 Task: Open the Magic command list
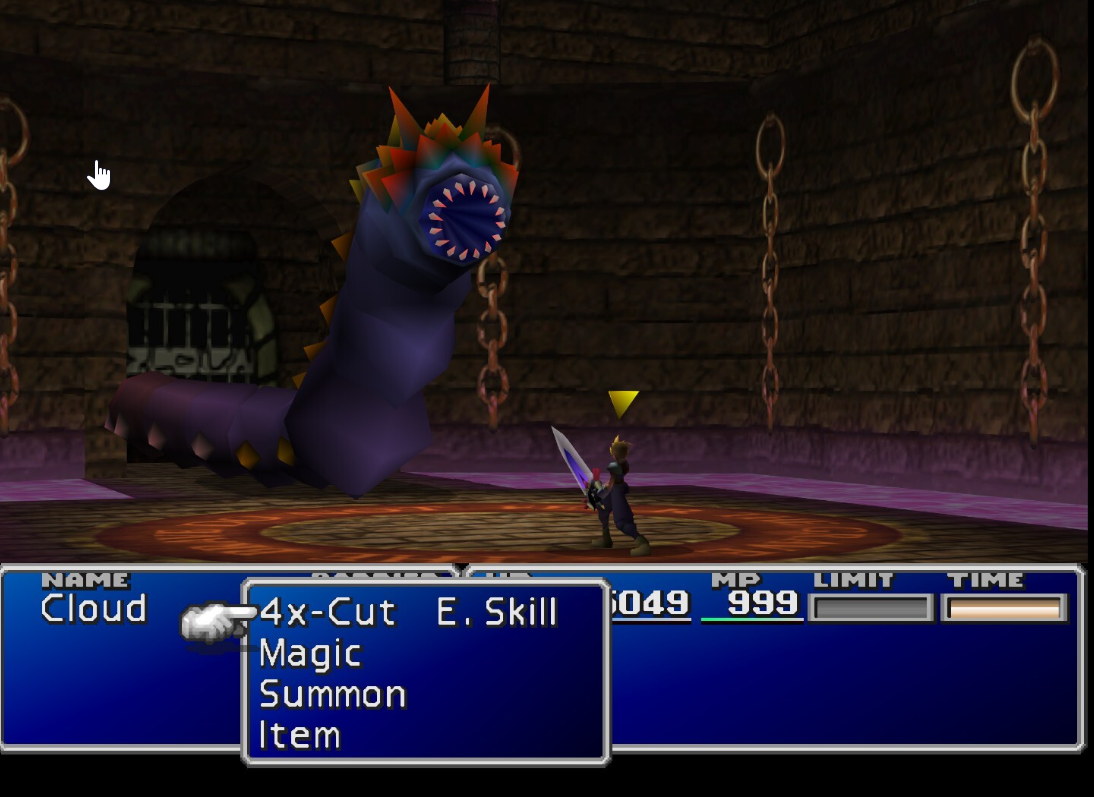coord(310,654)
